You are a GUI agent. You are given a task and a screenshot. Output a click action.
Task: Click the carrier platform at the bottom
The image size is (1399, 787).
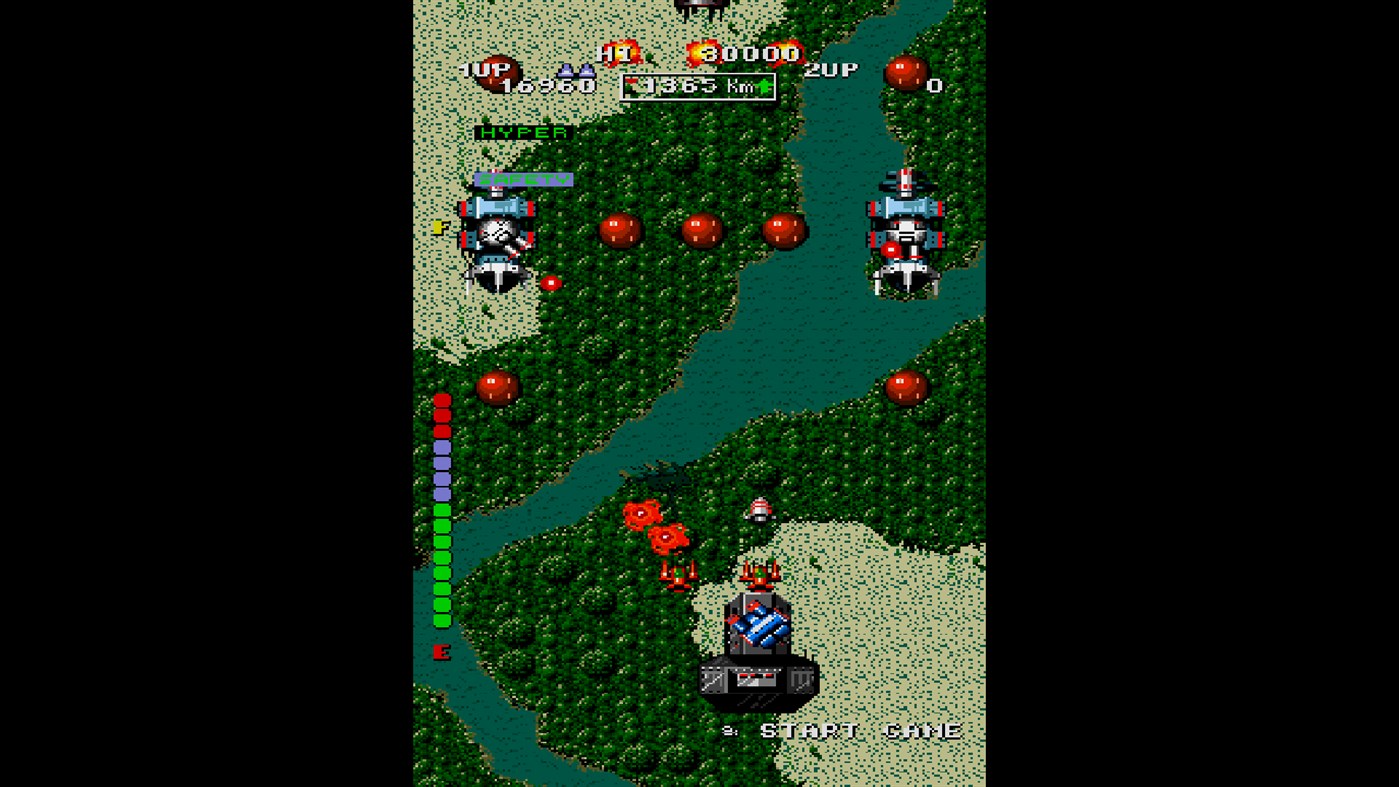pos(757,680)
